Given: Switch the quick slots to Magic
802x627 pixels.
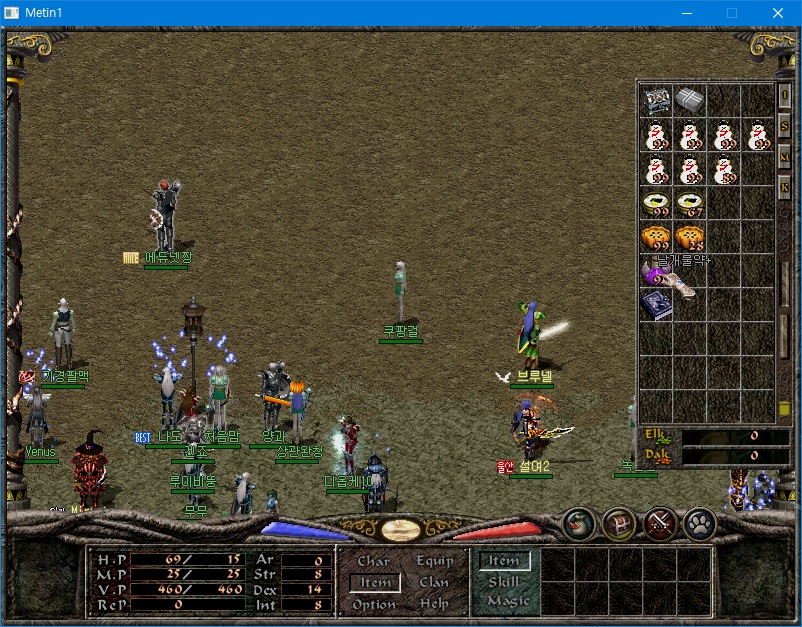Looking at the screenshot, I should coord(507,601).
